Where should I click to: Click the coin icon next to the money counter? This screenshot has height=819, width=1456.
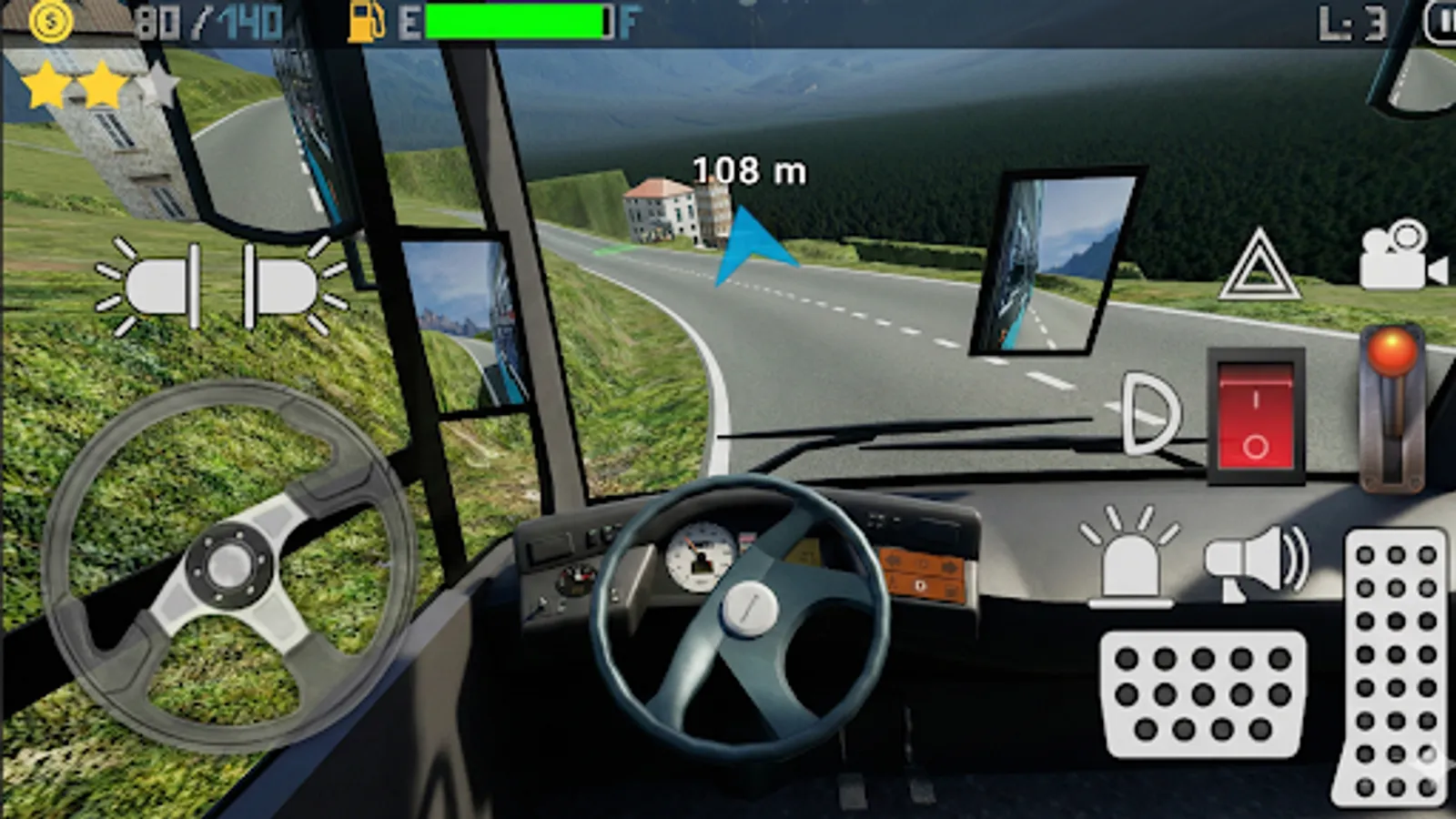[50, 22]
